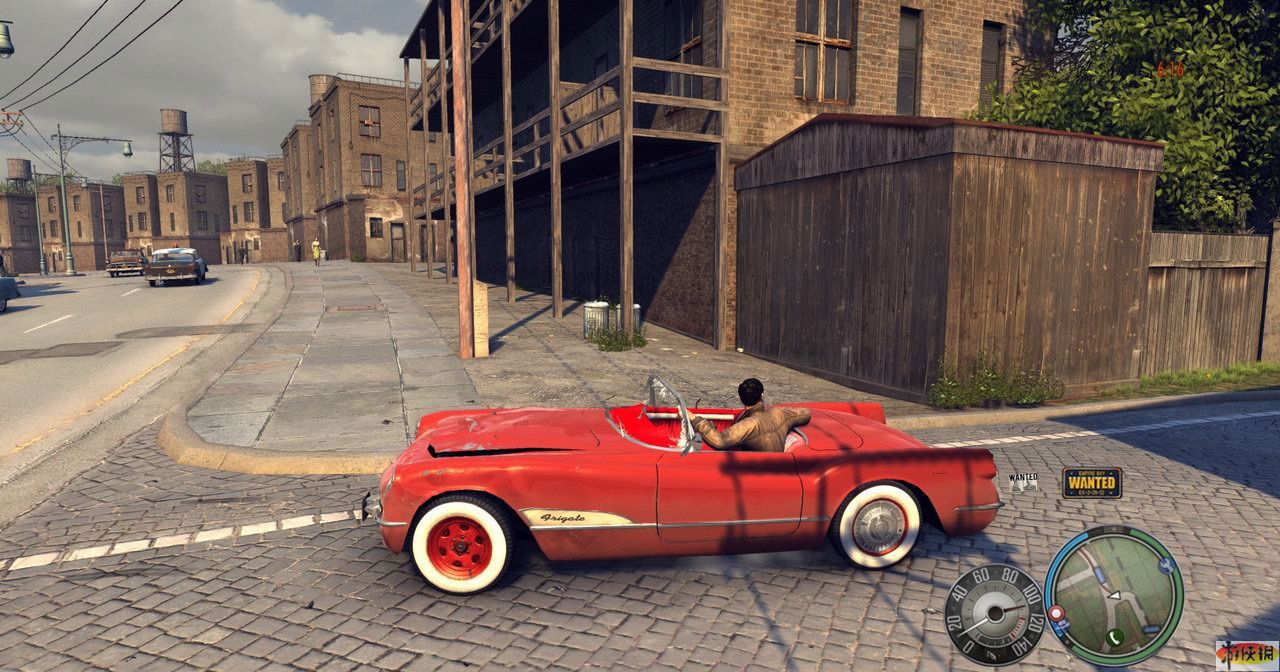Click the red objective marker on minimap
This screenshot has width=1280, height=672.
tap(1055, 612)
